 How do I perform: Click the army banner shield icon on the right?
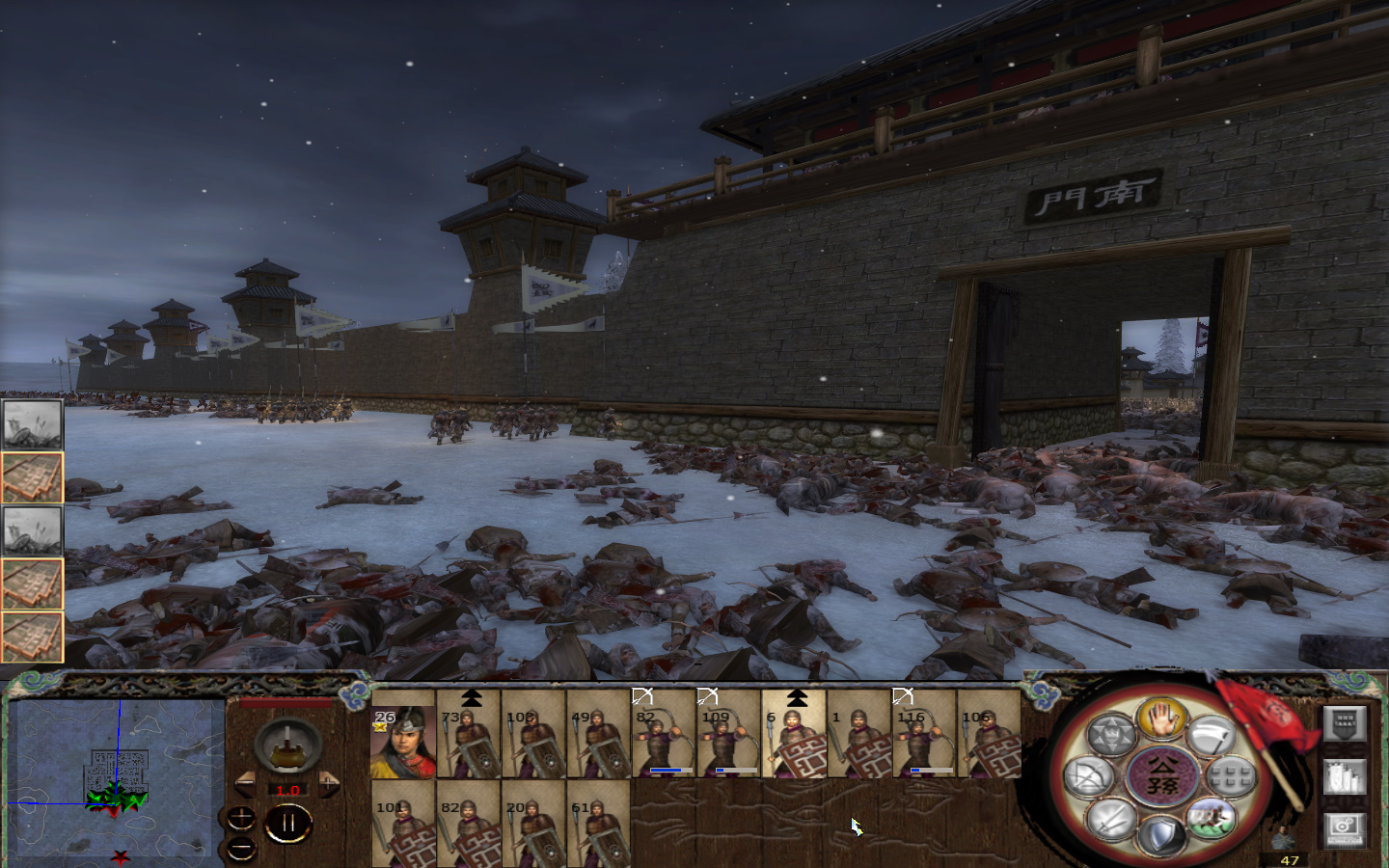point(1345,725)
